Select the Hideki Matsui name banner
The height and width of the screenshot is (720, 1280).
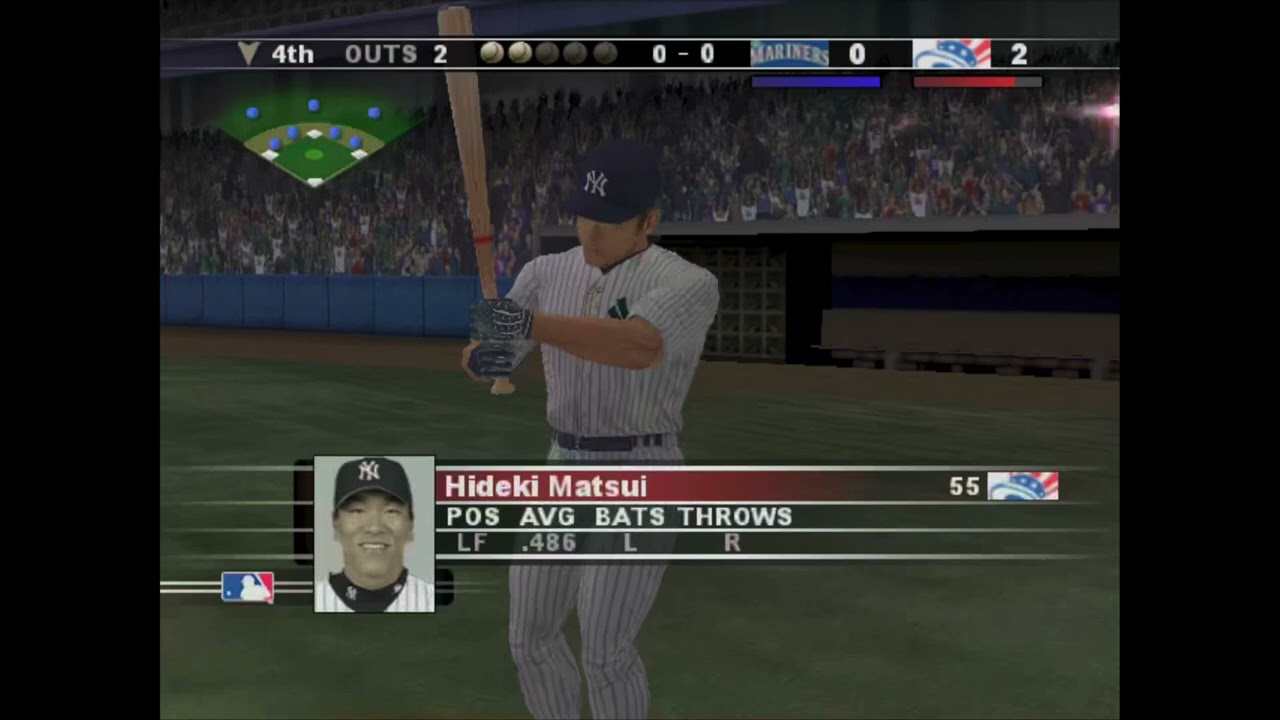click(x=690, y=487)
